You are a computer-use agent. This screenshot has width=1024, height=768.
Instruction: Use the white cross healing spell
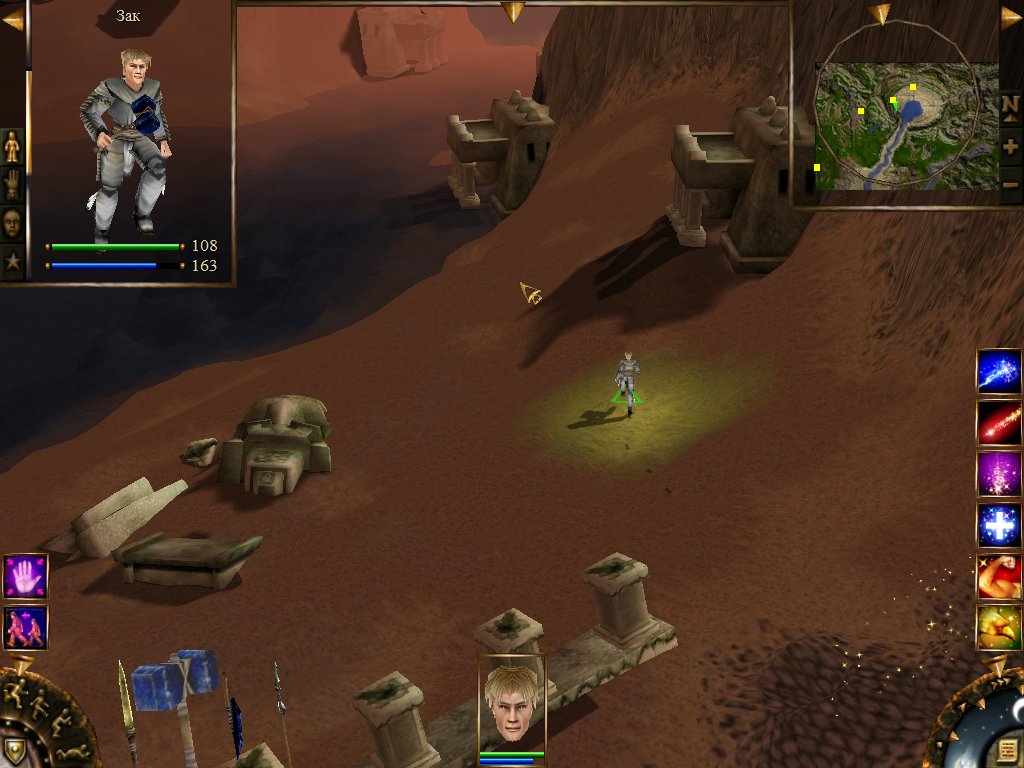(x=998, y=525)
